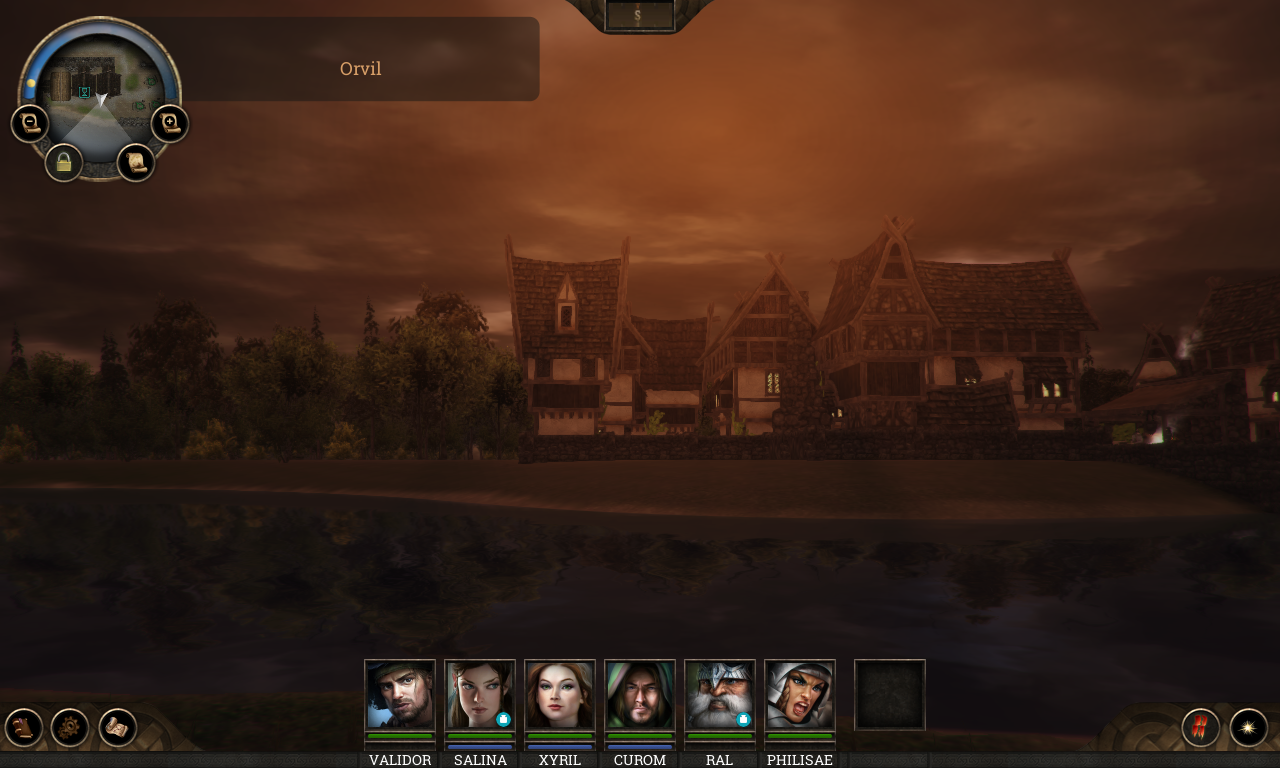1280x768 pixels.
Task: Toggle the minimap padlock
Action: [x=64, y=162]
